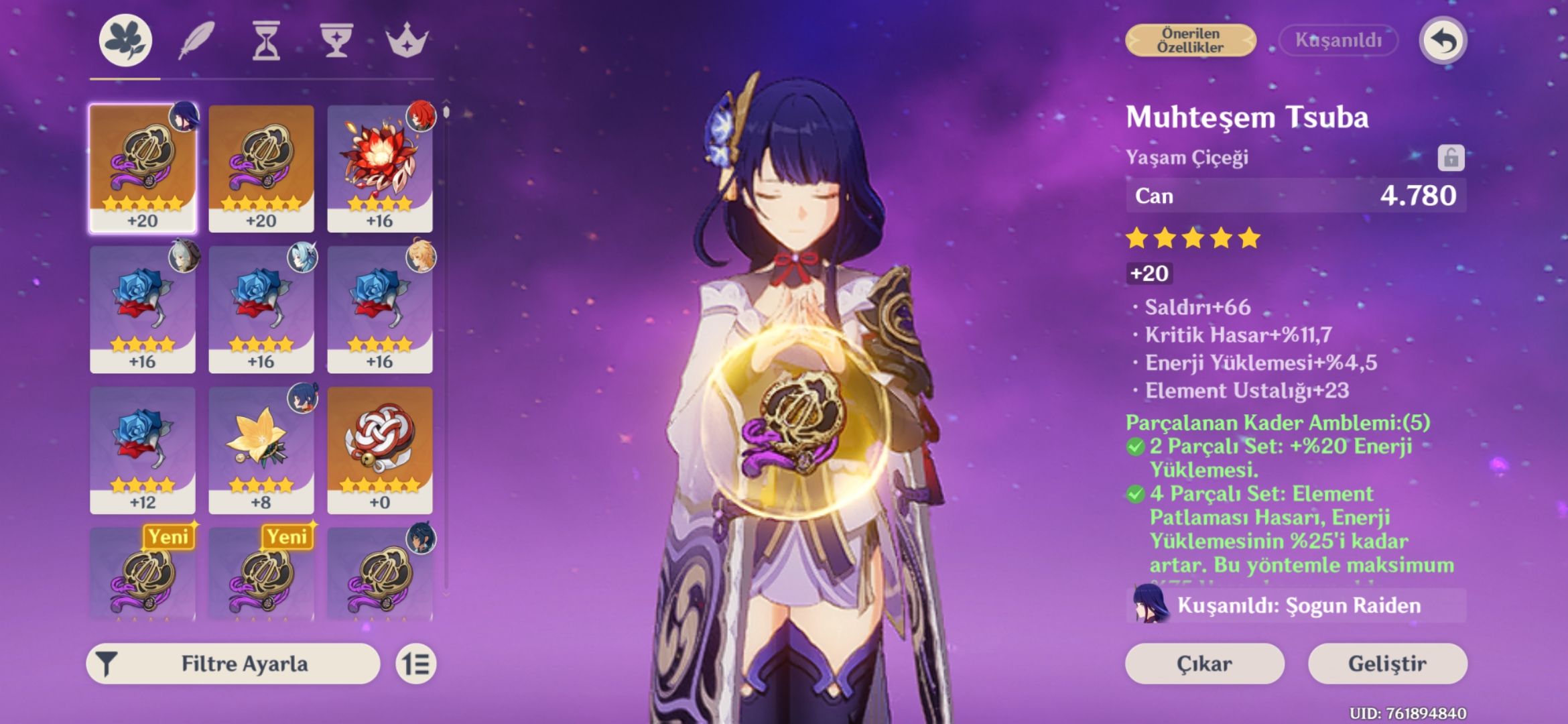Pick the blue rose +12 artifact
The width and height of the screenshot is (1568, 724).
pyautogui.click(x=143, y=449)
